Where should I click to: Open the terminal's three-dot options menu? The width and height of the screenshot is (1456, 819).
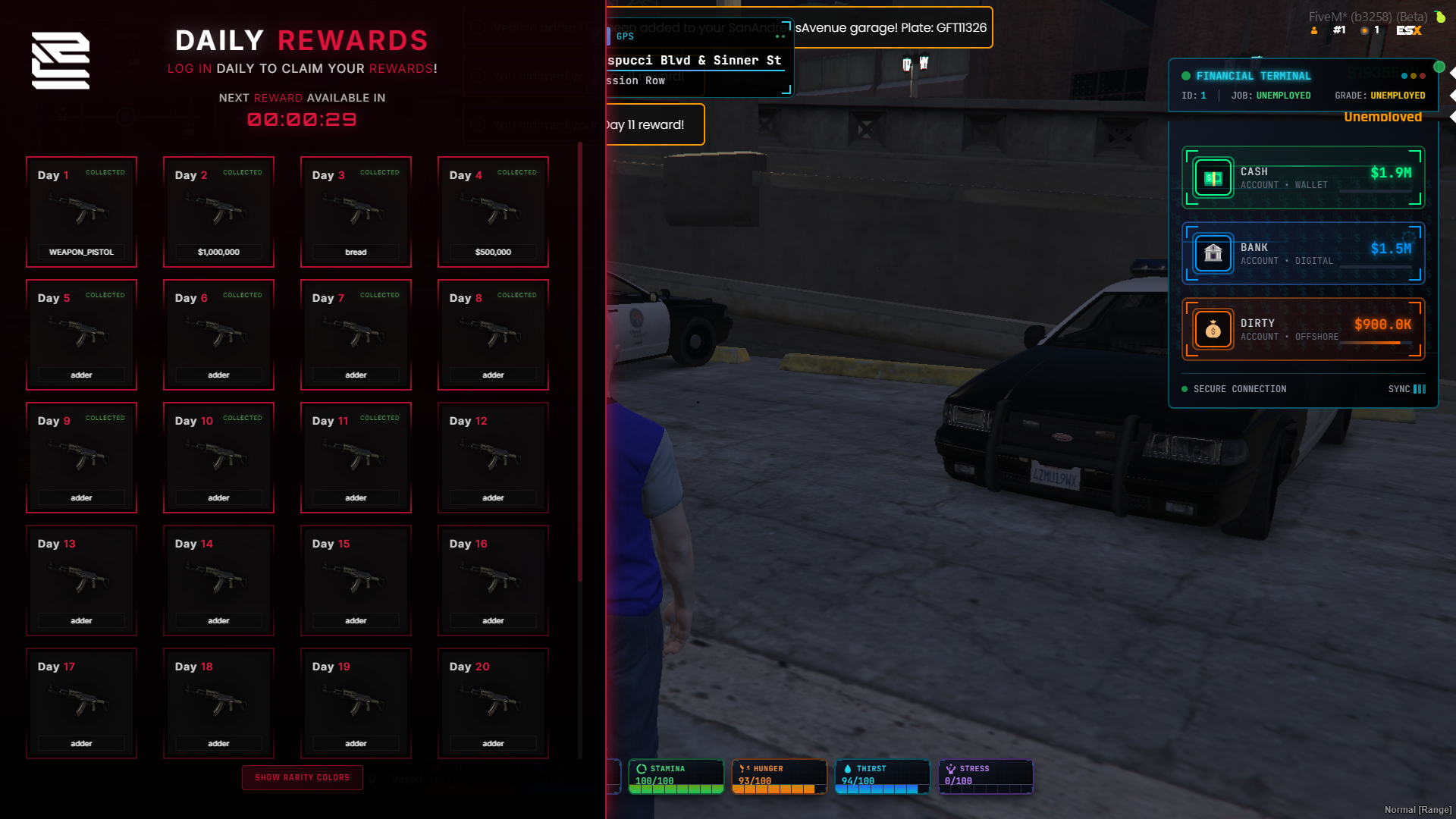click(1412, 76)
